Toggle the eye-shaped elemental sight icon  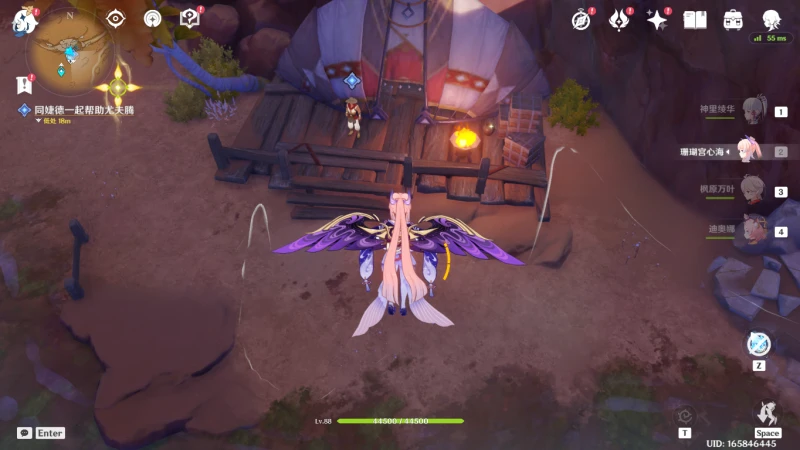tap(116, 18)
